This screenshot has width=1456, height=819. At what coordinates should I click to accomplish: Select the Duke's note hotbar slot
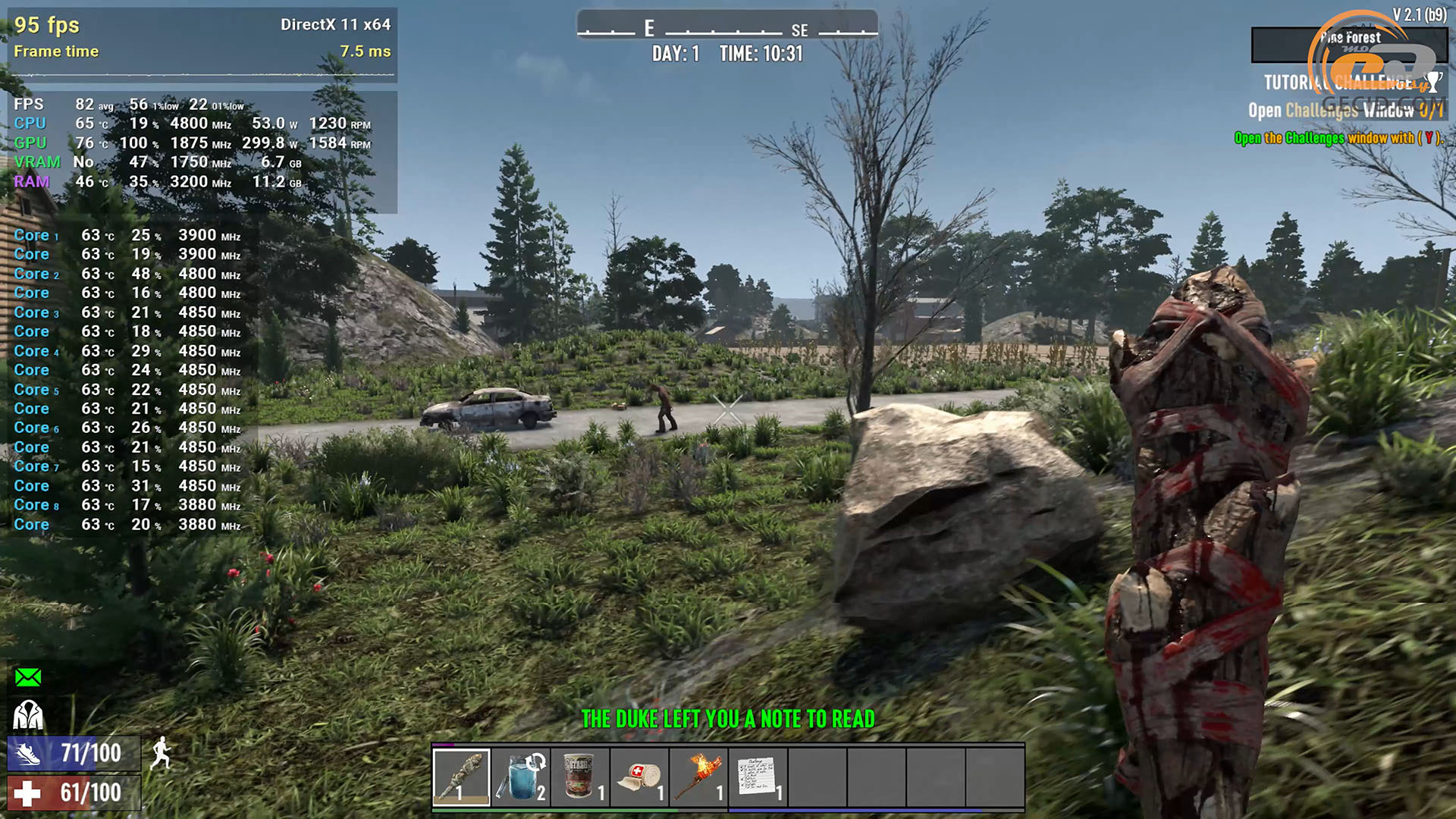[758, 776]
